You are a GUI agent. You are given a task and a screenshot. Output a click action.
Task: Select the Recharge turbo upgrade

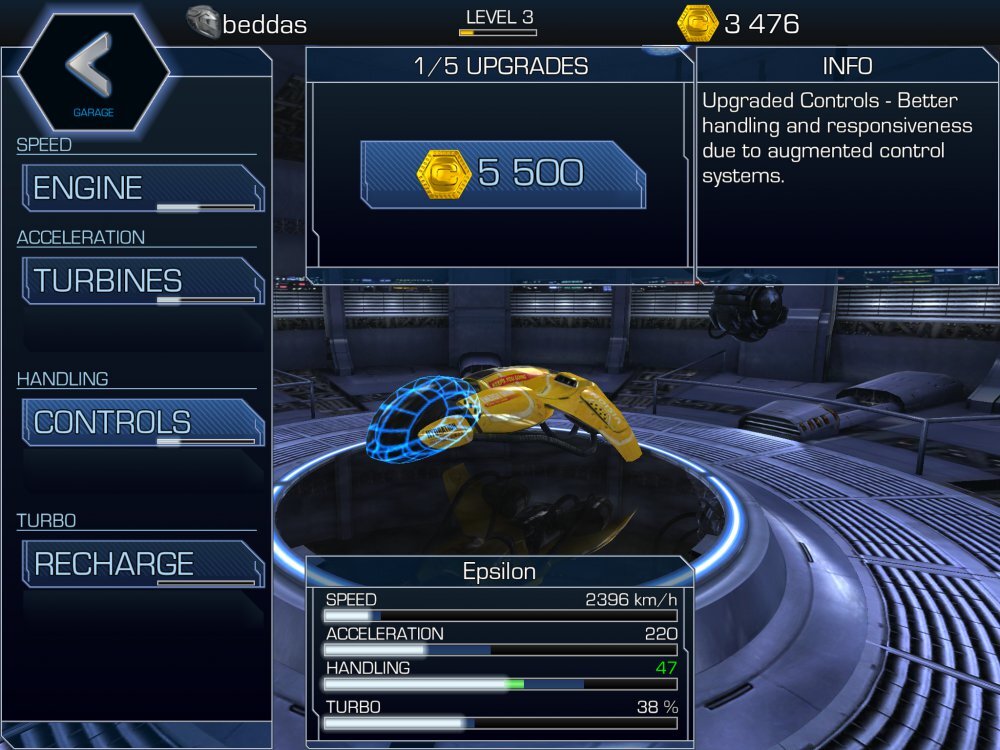(x=142, y=564)
